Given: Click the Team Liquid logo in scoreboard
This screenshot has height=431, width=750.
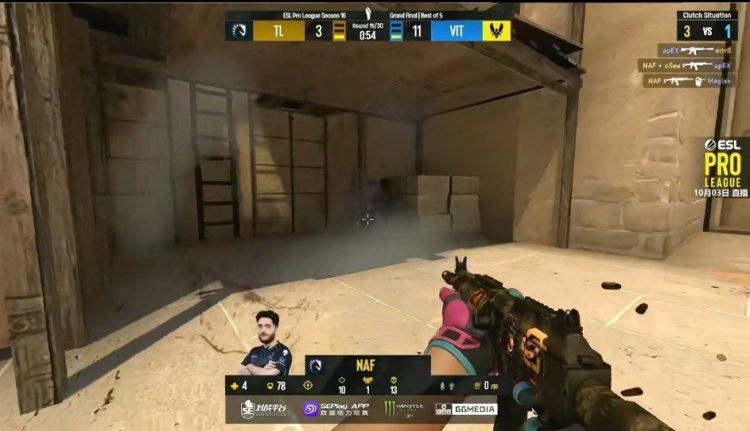Looking at the screenshot, I should click(x=239, y=30).
